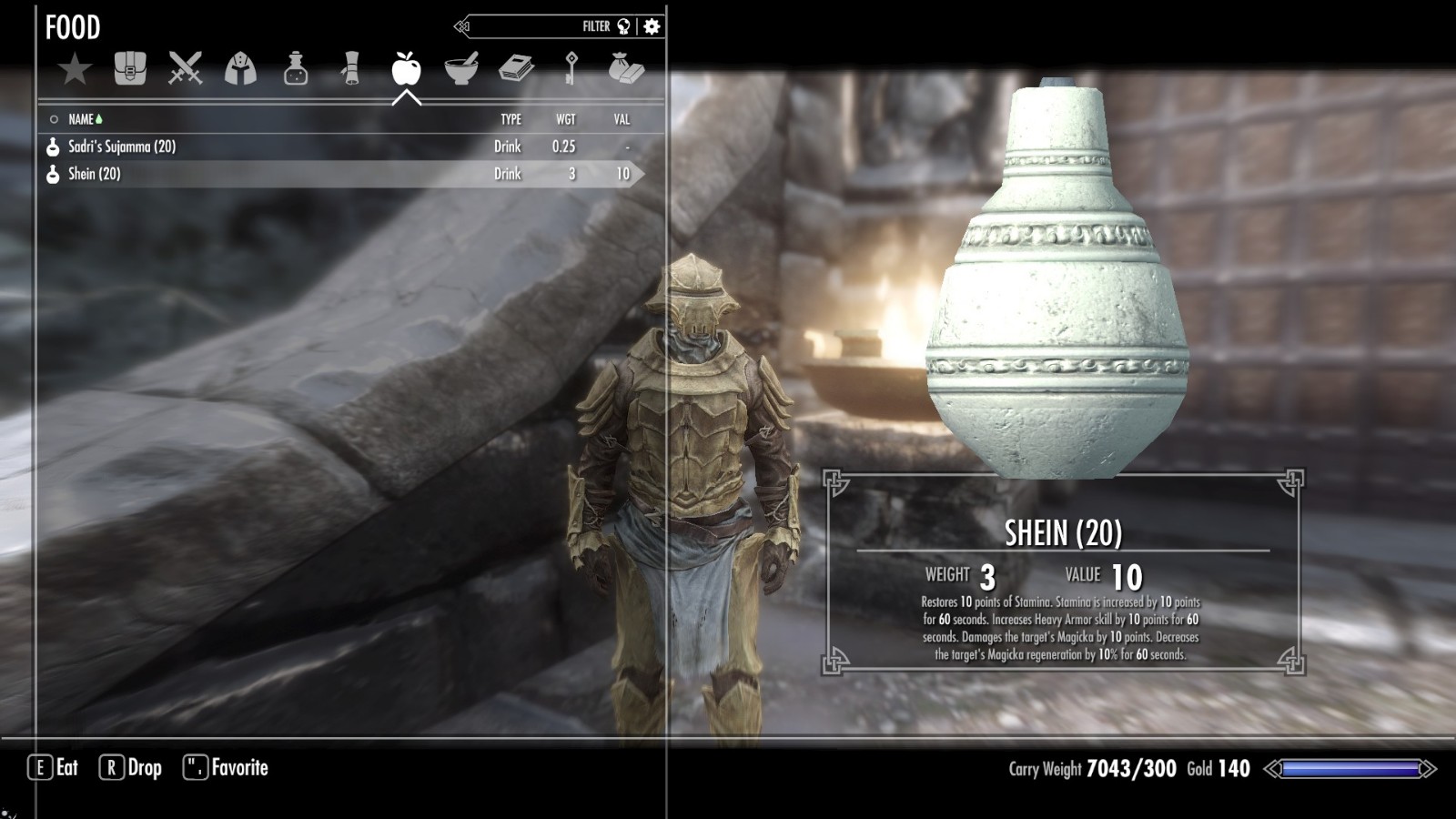Open the Keys category tab
Viewport: 1456px width, 819px height.
click(x=571, y=69)
